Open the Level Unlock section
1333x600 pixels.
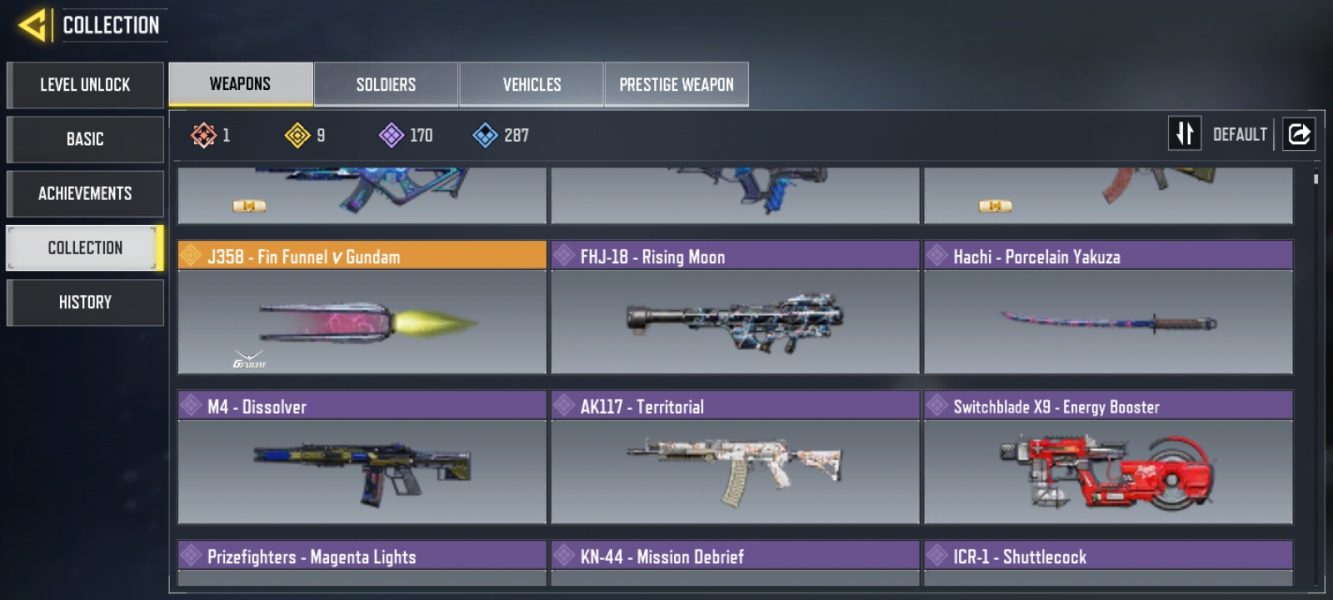click(85, 85)
